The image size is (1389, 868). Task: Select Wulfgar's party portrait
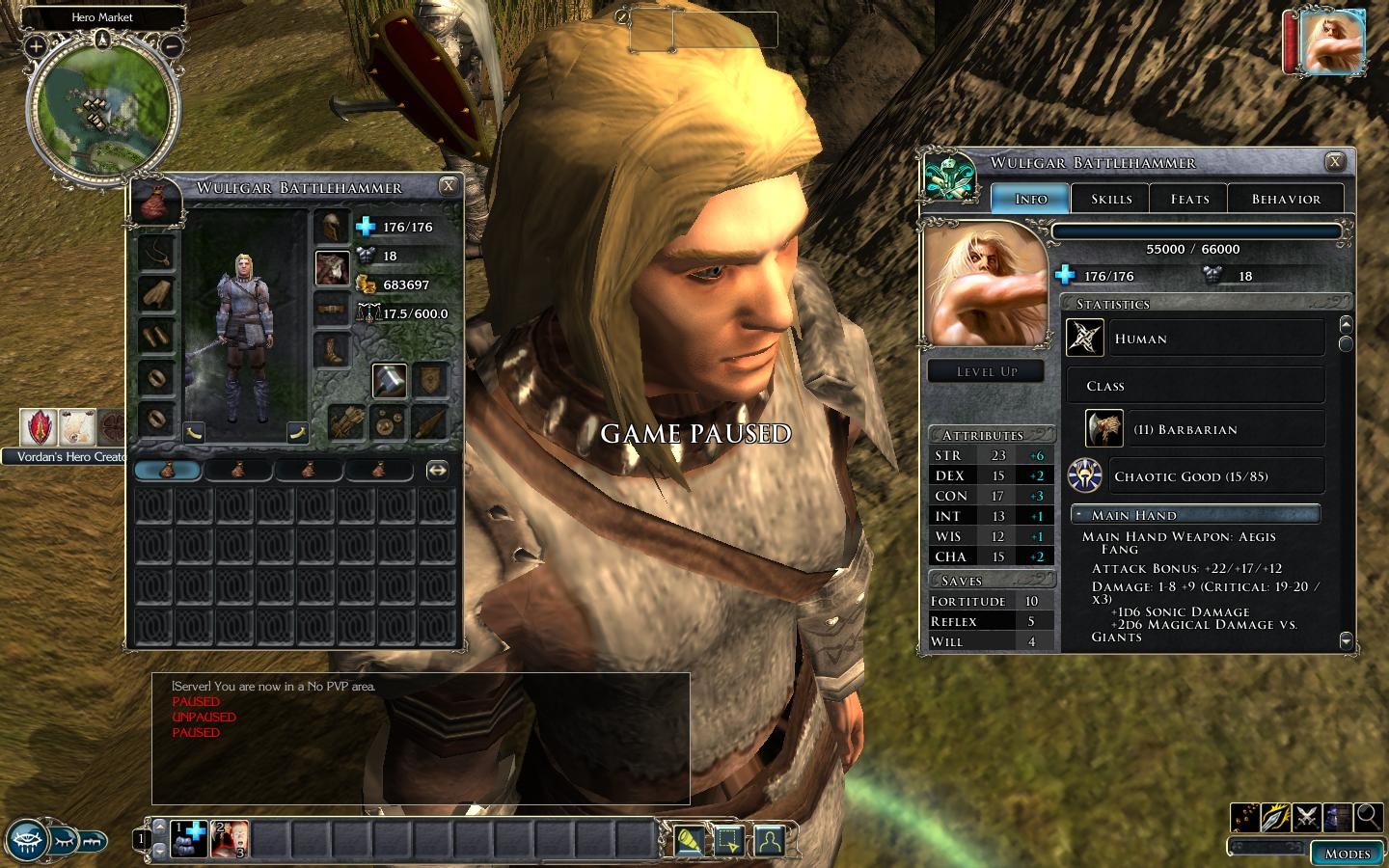[1331, 41]
